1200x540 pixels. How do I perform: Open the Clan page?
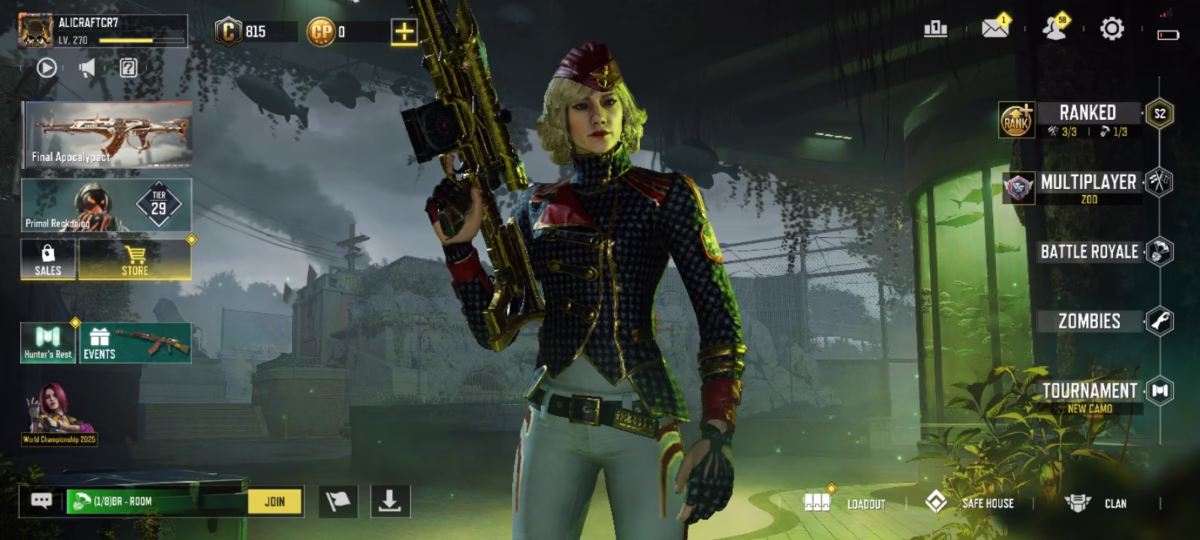[1095, 502]
